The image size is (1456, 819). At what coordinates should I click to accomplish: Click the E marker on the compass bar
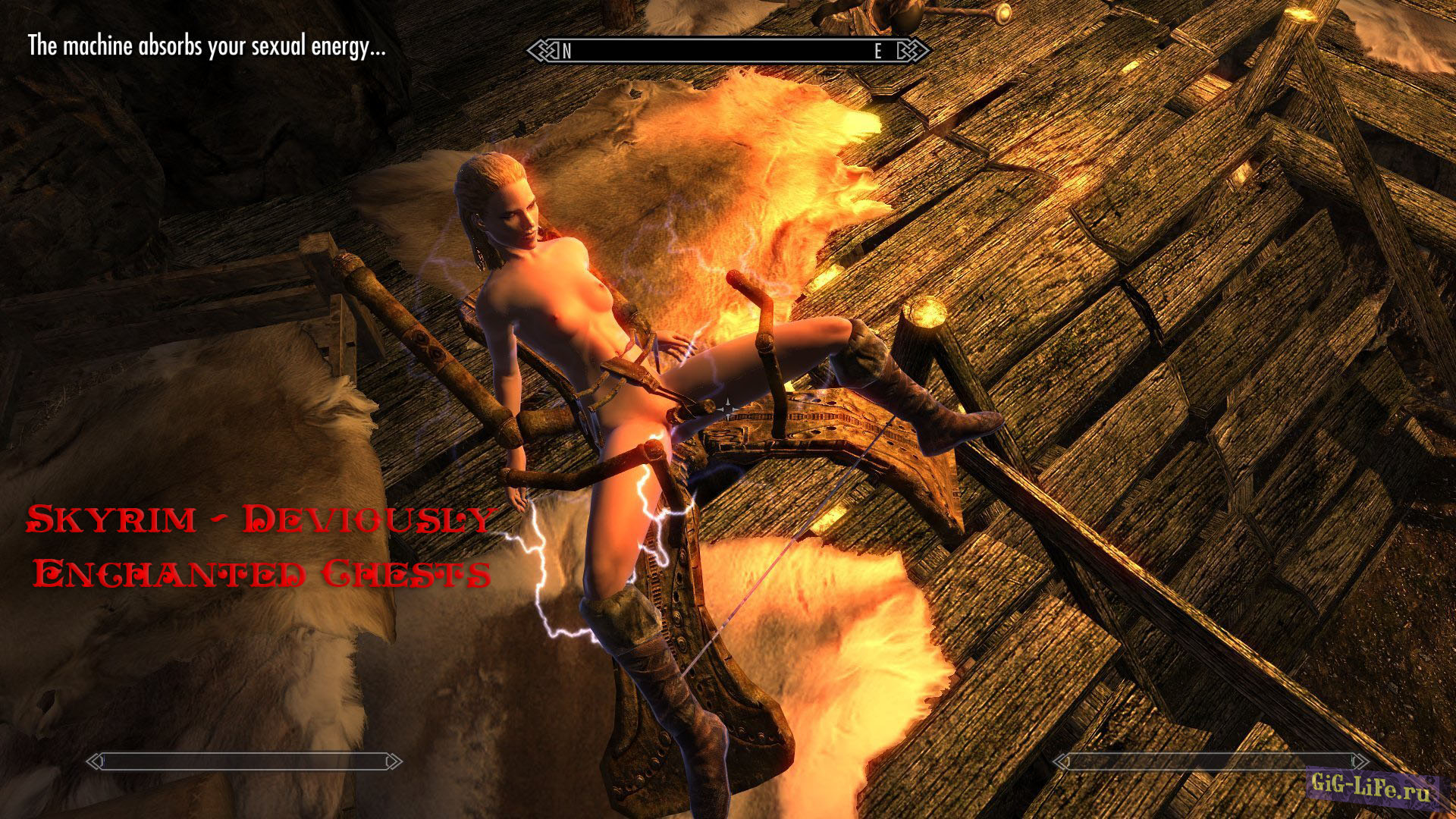[x=877, y=52]
